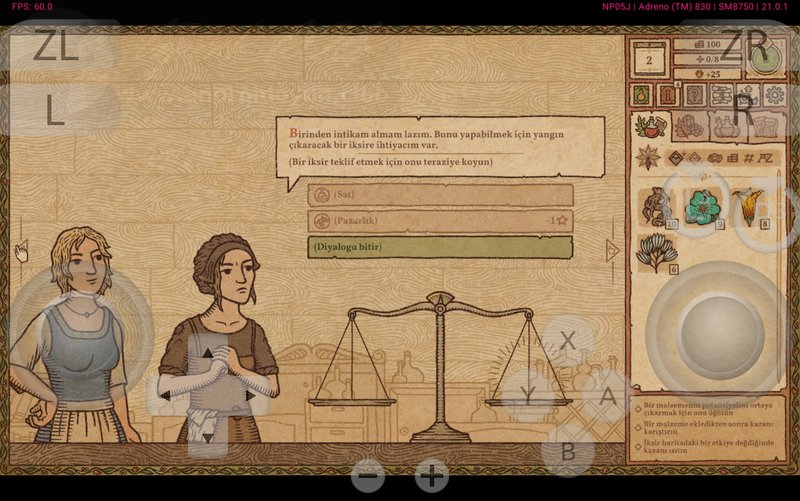The width and height of the screenshot is (800, 501).
Task: Open the day 2 calendar
Action: click(x=649, y=61)
